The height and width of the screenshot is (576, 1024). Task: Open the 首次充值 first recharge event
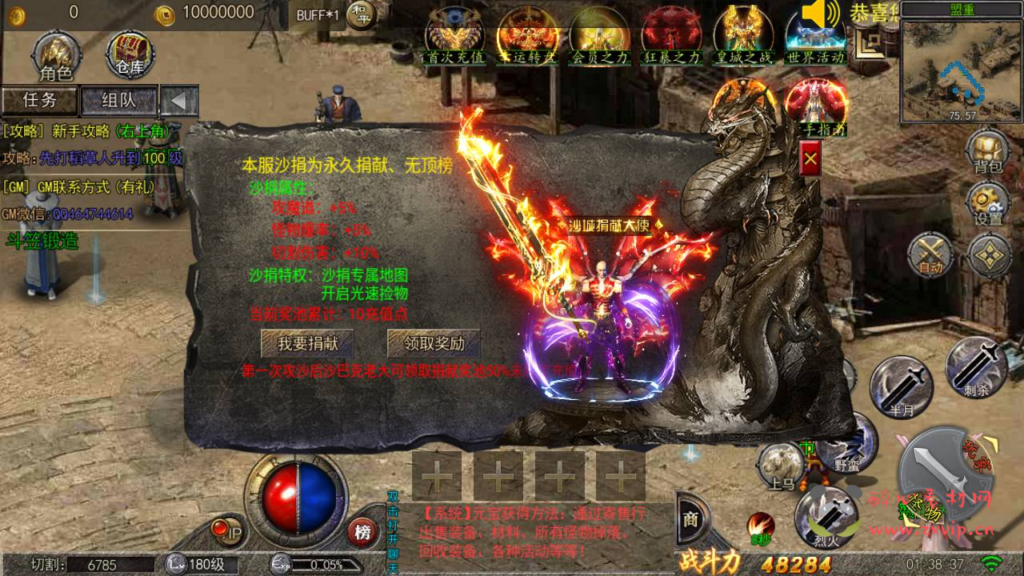454,34
